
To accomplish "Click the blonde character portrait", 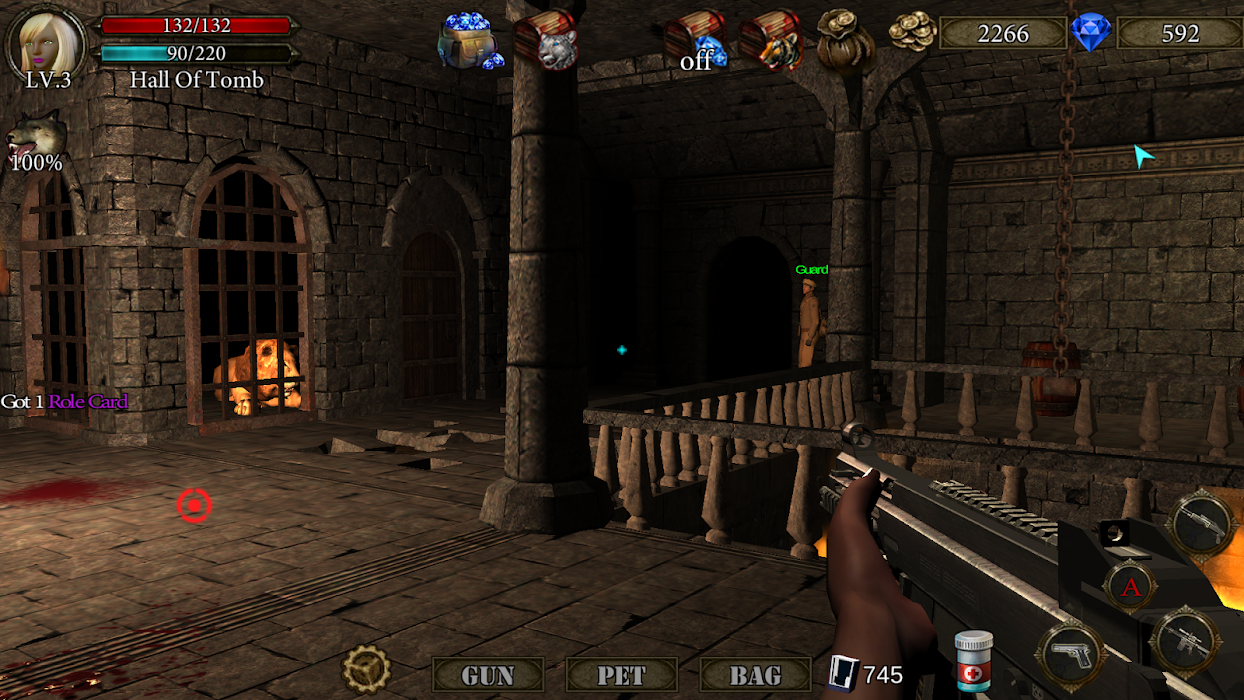I will 46,40.
